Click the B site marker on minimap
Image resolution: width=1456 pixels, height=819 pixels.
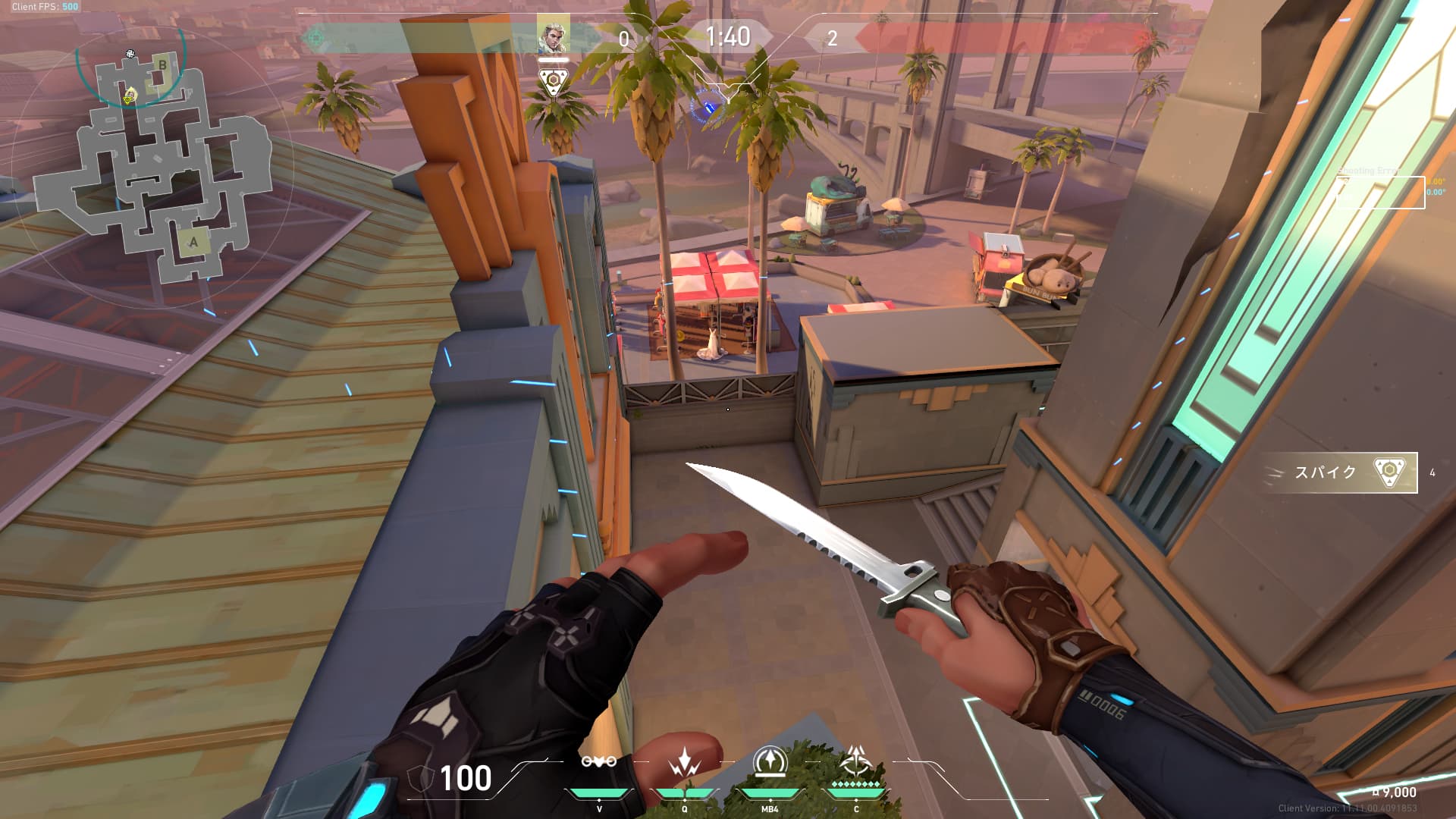coord(162,65)
